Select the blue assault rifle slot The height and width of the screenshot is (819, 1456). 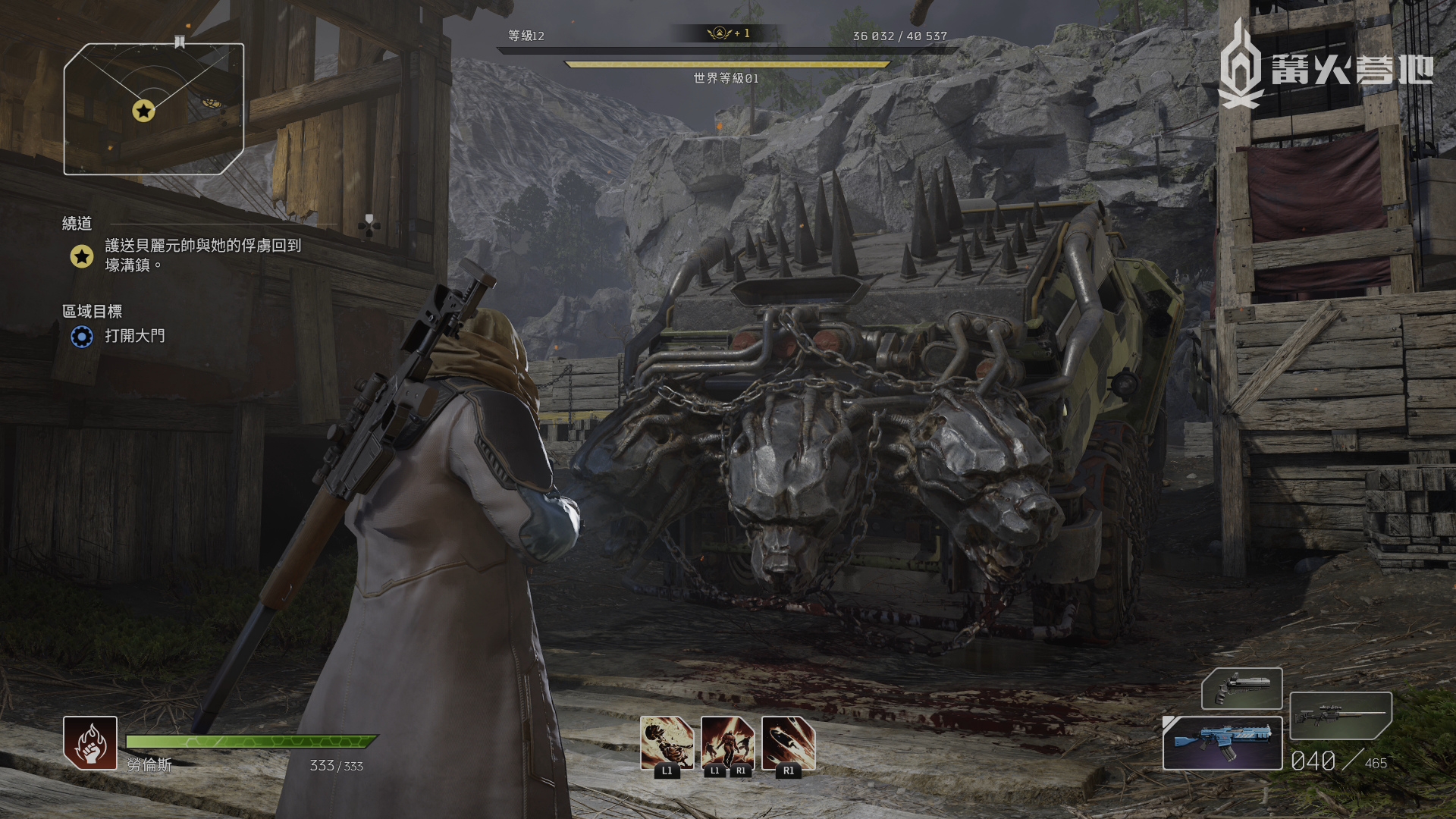(1222, 743)
